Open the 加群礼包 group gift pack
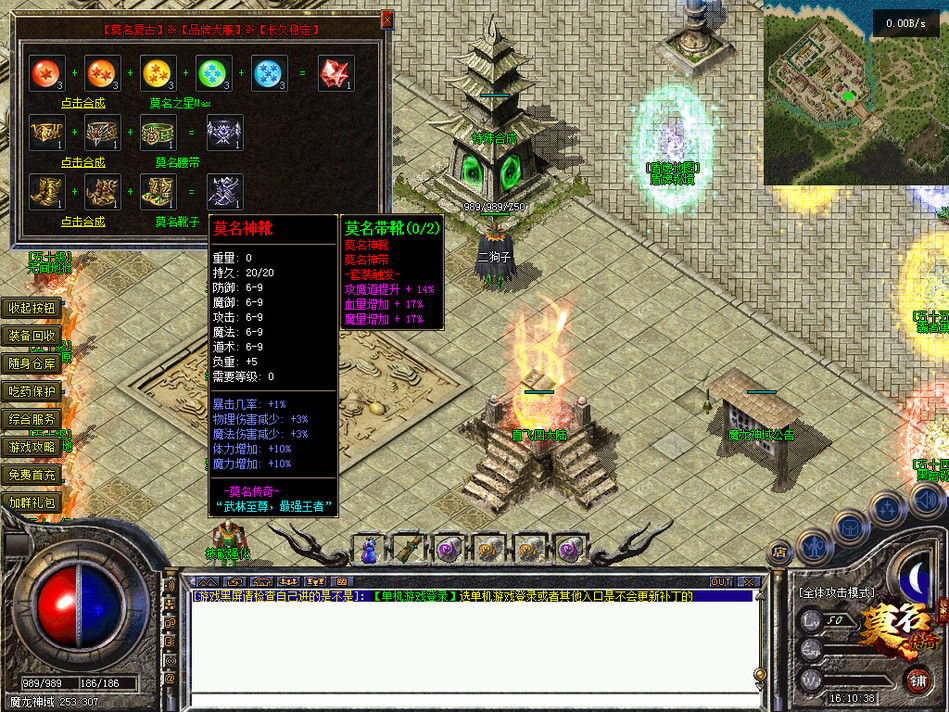The height and width of the screenshot is (712, 949). pos(32,503)
